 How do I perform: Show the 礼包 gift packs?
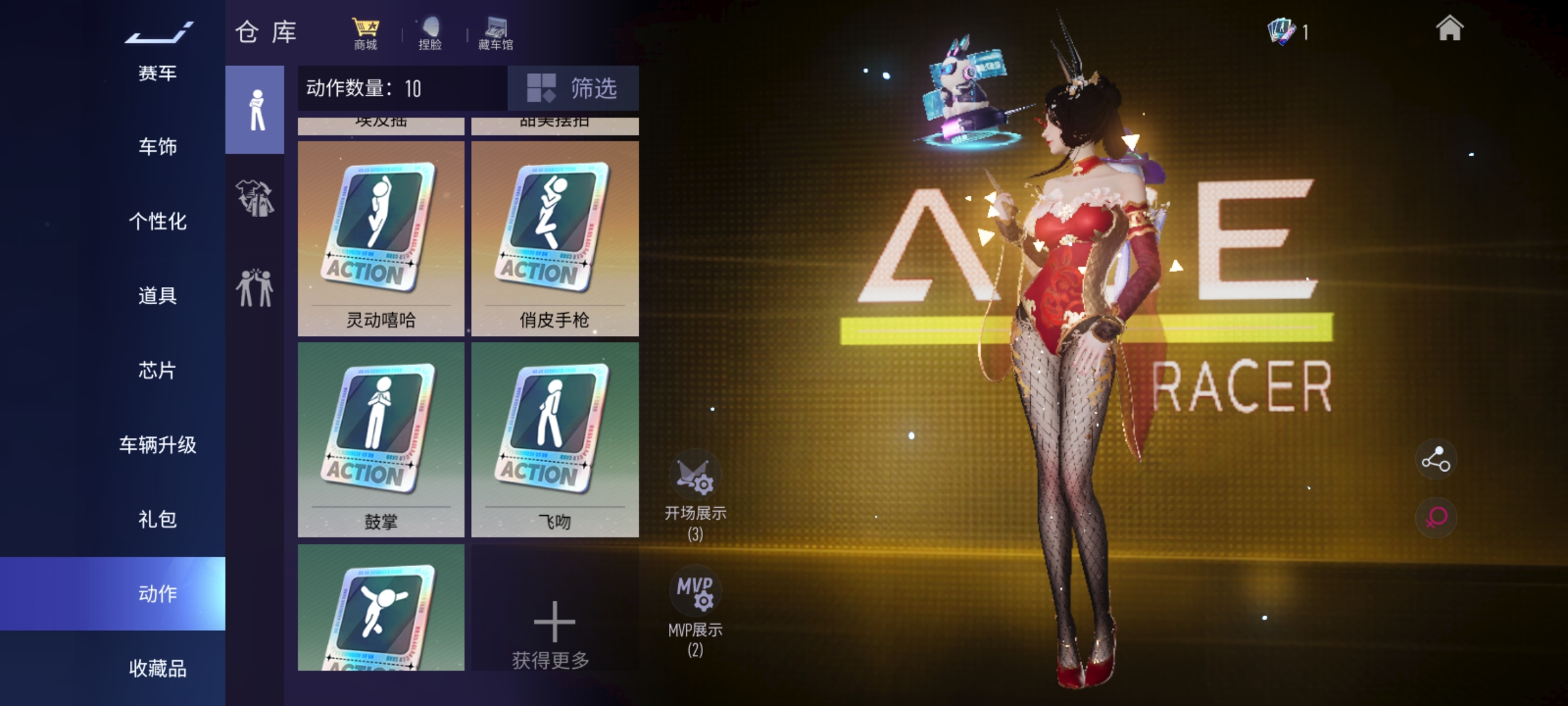(157, 519)
